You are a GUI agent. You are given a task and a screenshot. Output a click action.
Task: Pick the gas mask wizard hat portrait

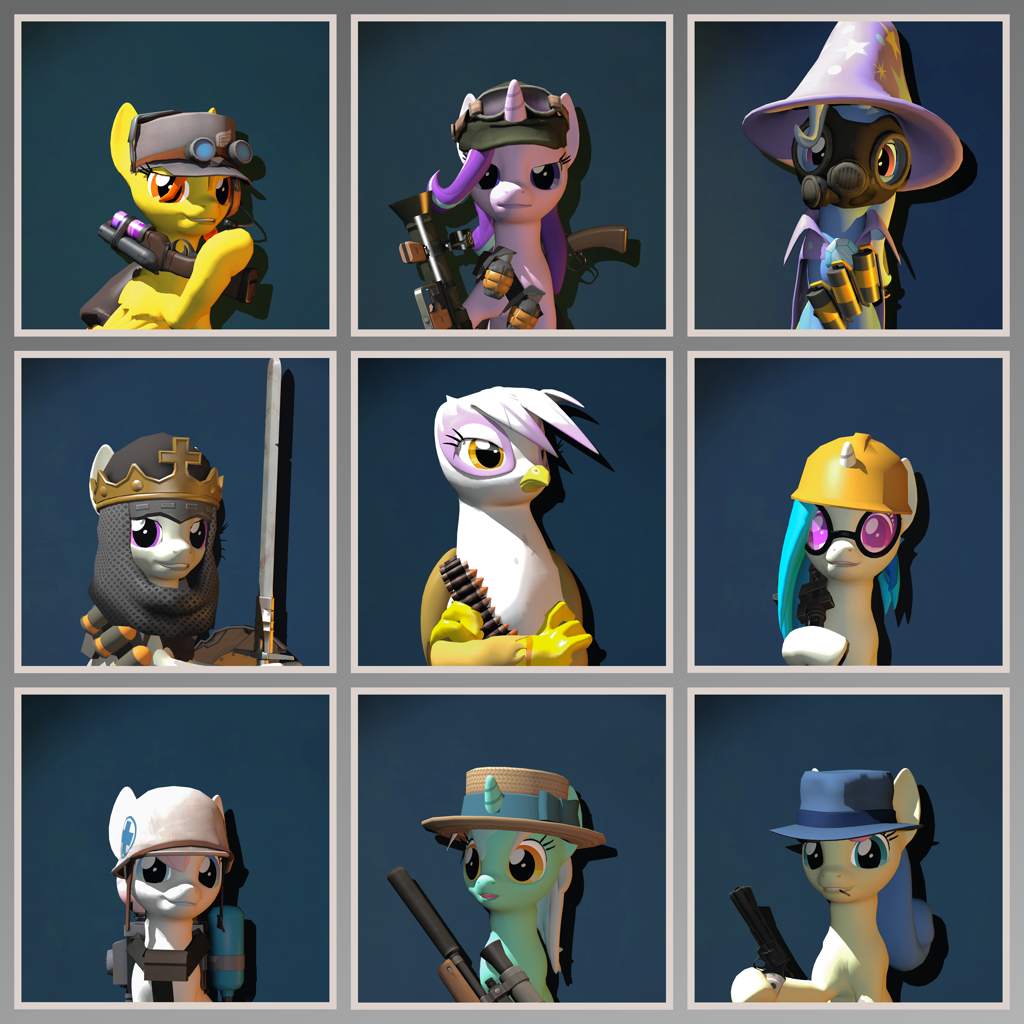(x=848, y=175)
